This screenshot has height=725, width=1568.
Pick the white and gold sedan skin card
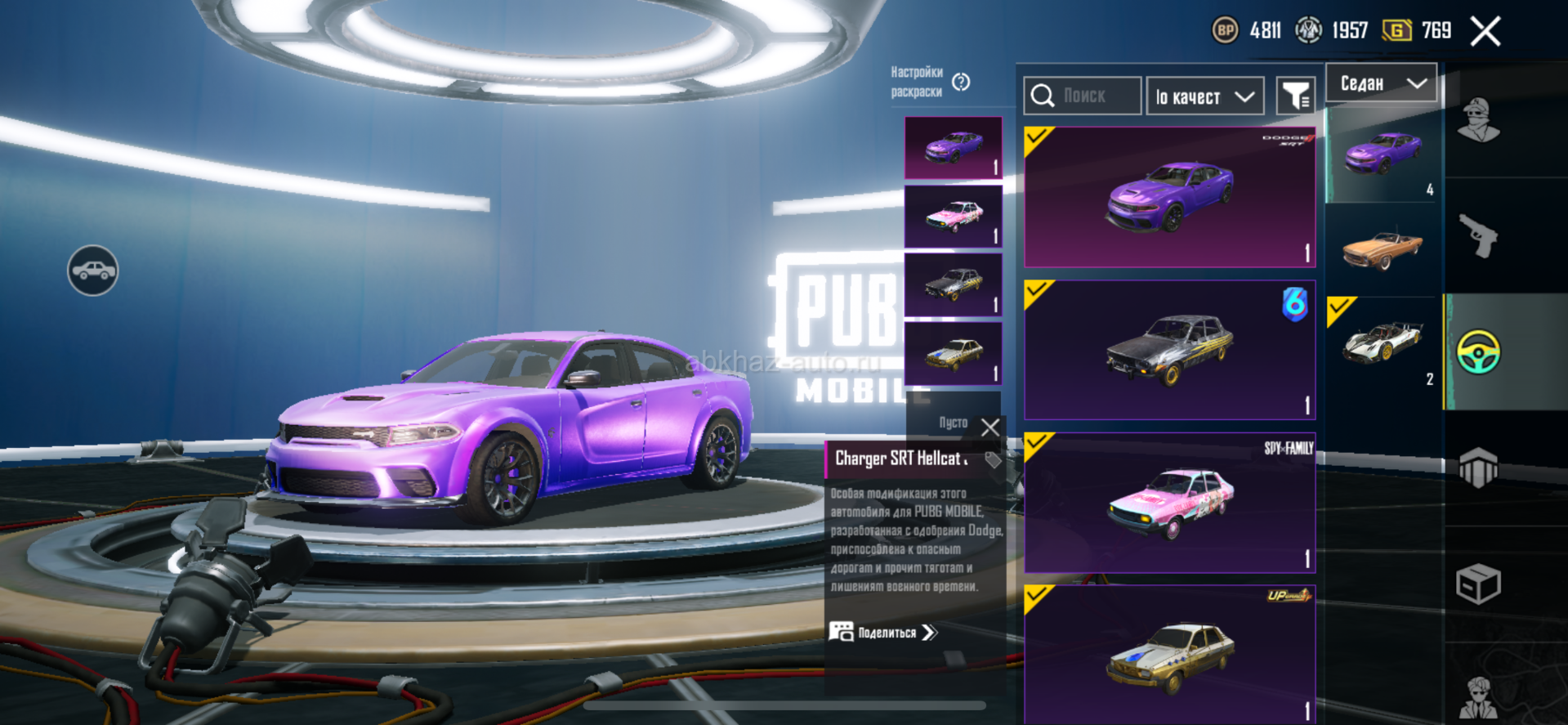(x=1169, y=654)
